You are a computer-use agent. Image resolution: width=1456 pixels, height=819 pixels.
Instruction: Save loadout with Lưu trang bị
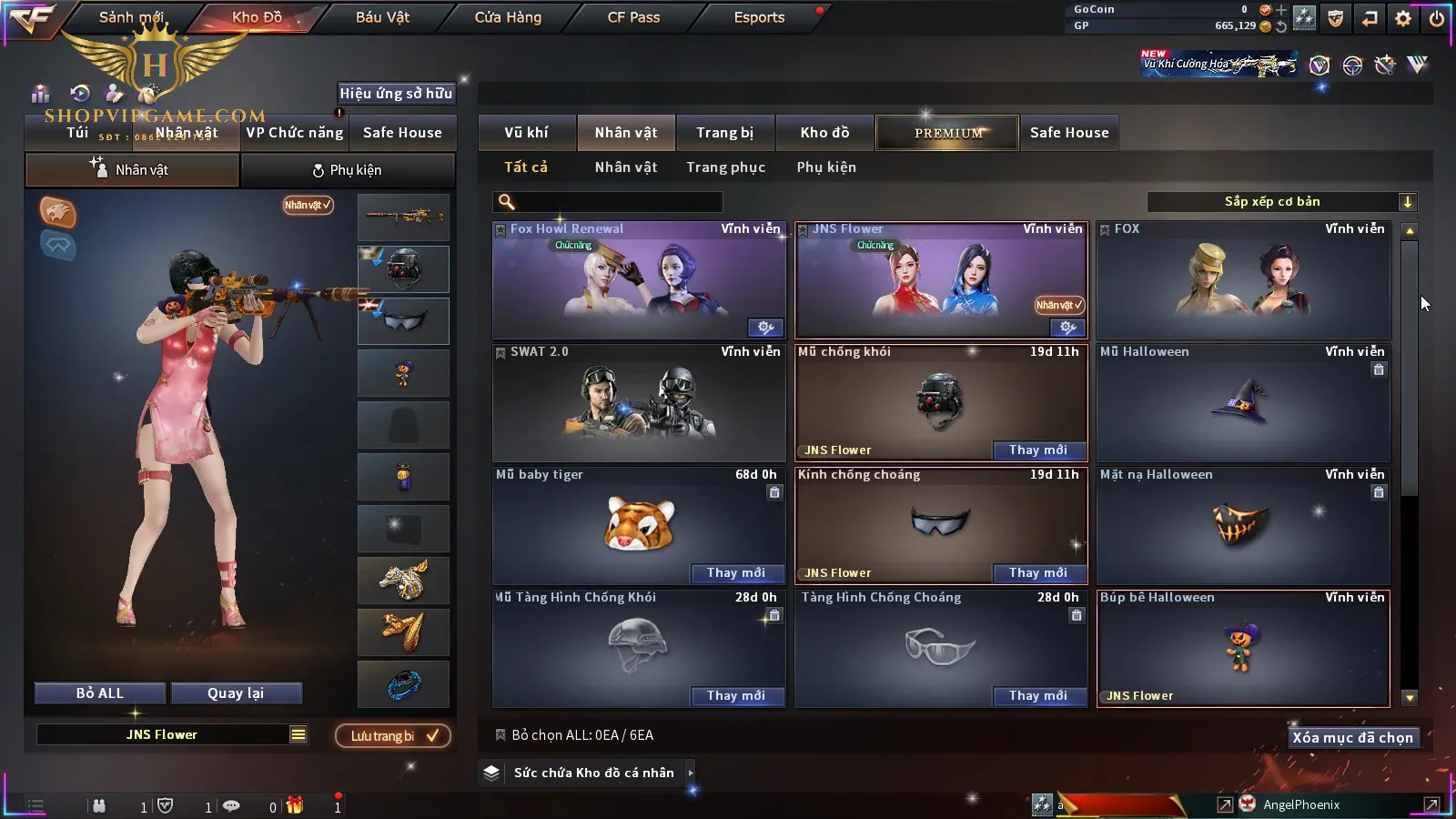pyautogui.click(x=393, y=736)
